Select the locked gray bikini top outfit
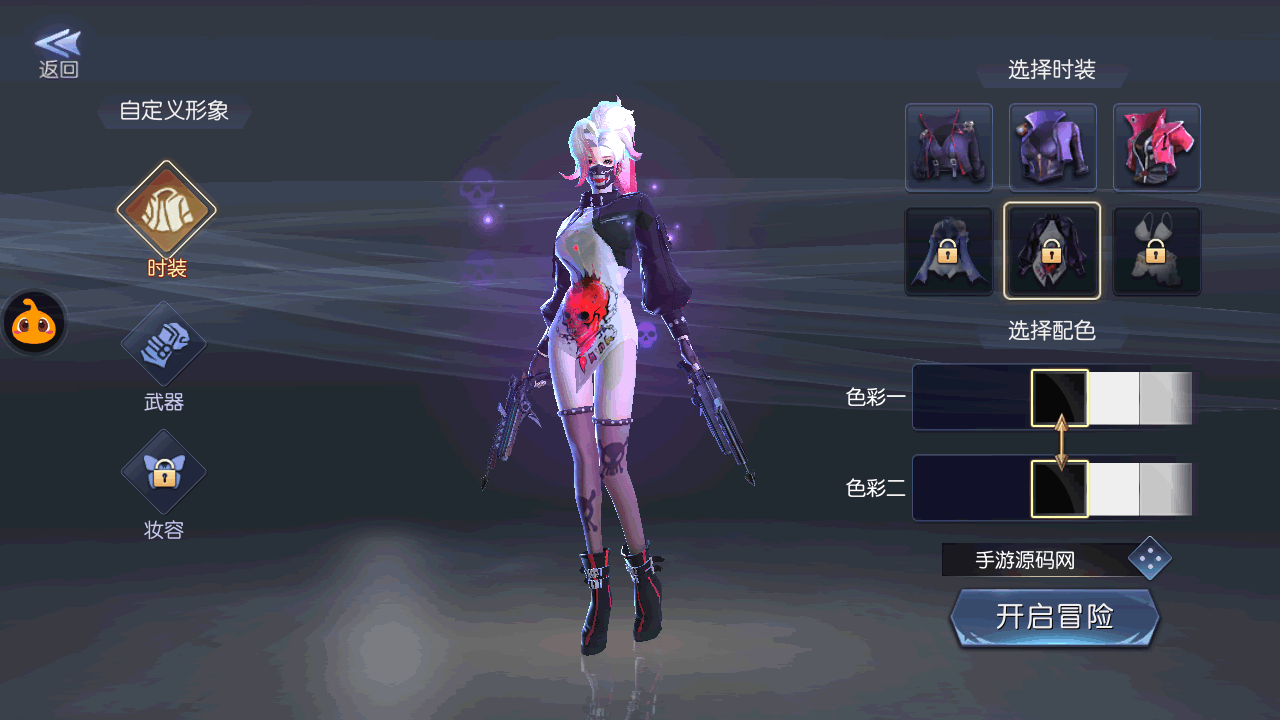The height and width of the screenshot is (720, 1280). (1156, 251)
